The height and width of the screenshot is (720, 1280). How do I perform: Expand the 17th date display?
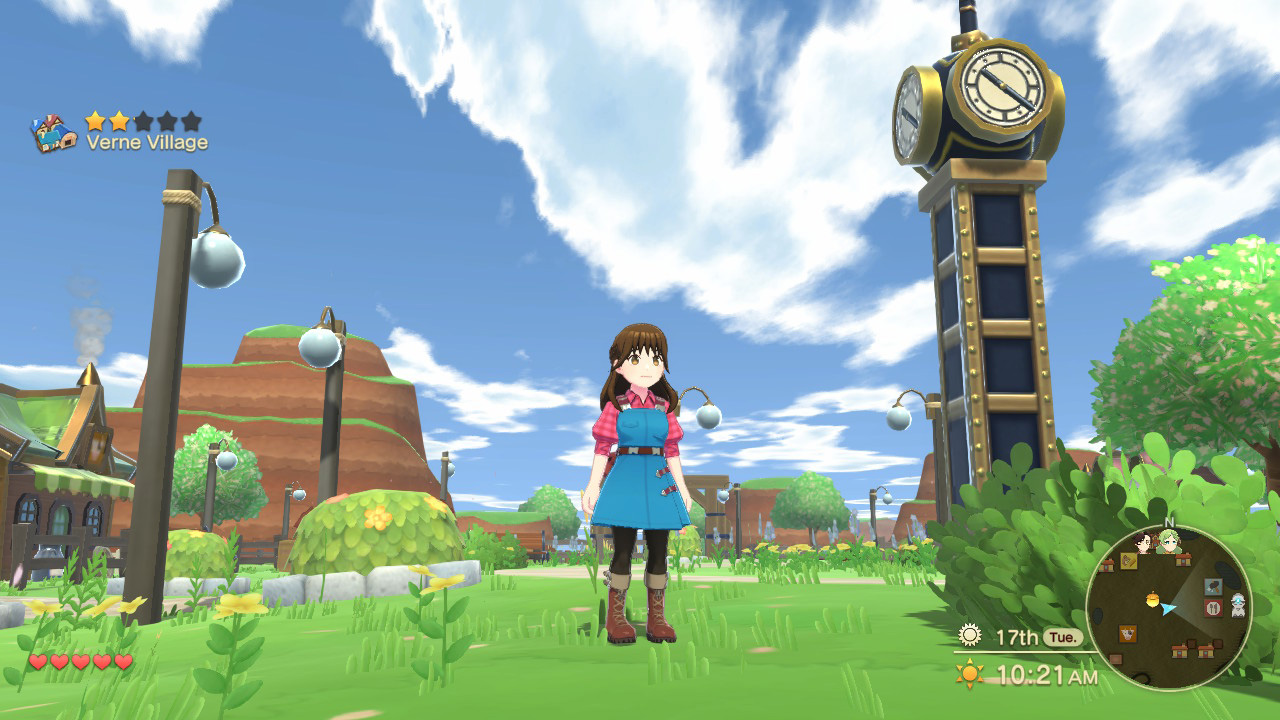1018,636
